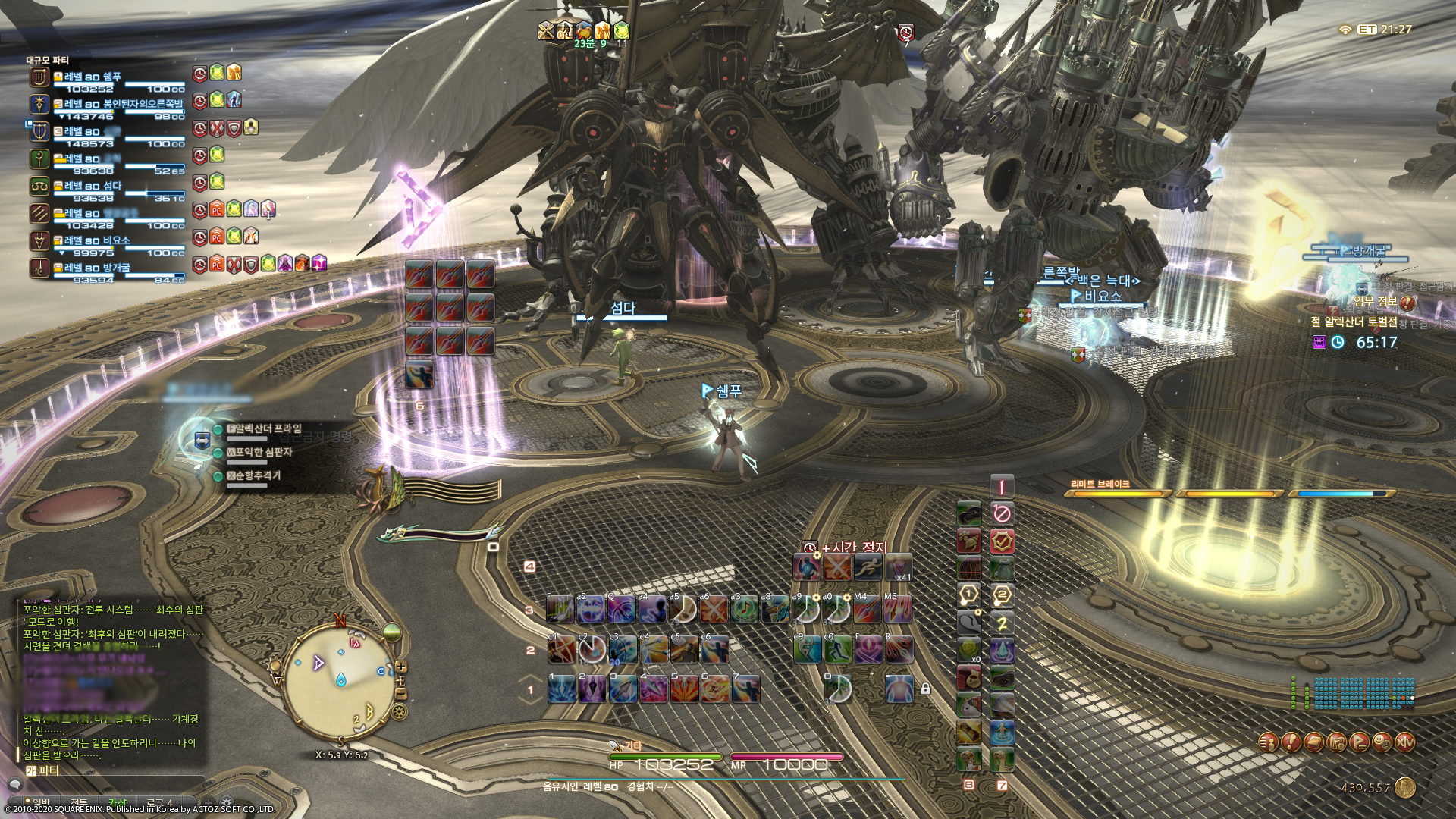The image size is (1456, 819).
Task: Click the up chevron to cycle hotbar 1
Action: 531,677
